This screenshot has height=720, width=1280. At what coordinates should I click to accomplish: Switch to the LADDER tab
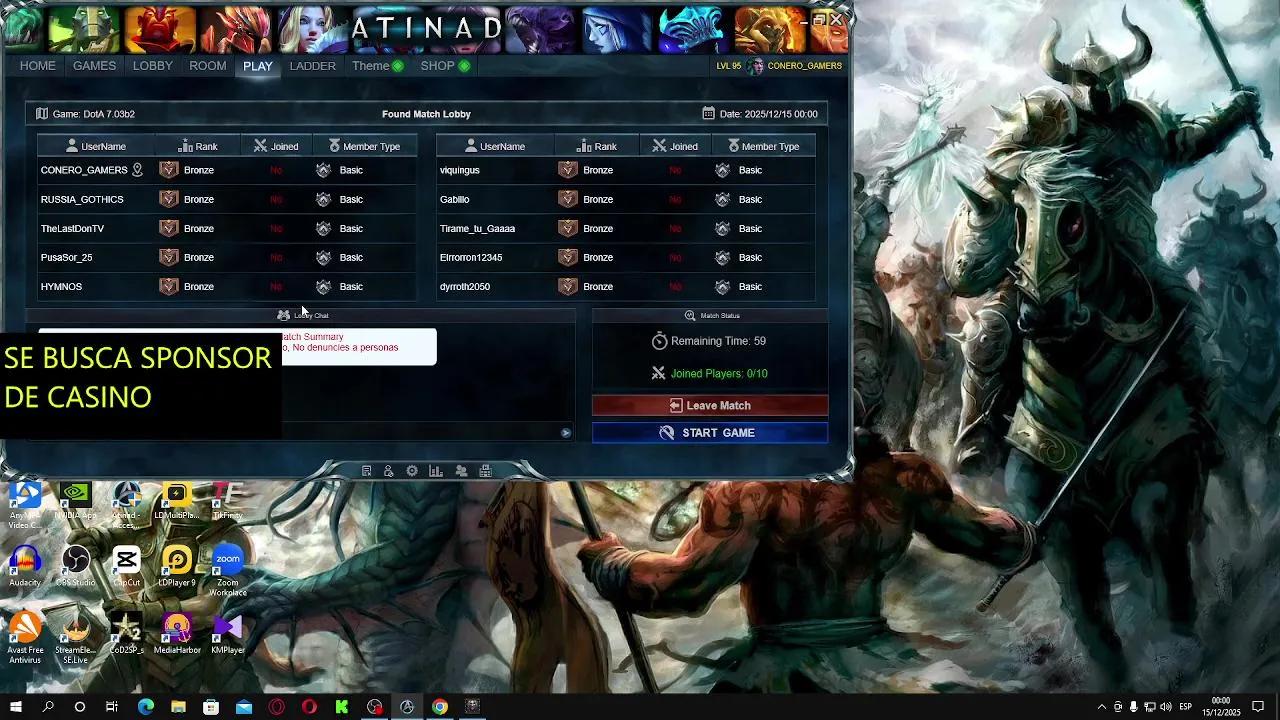(x=313, y=65)
